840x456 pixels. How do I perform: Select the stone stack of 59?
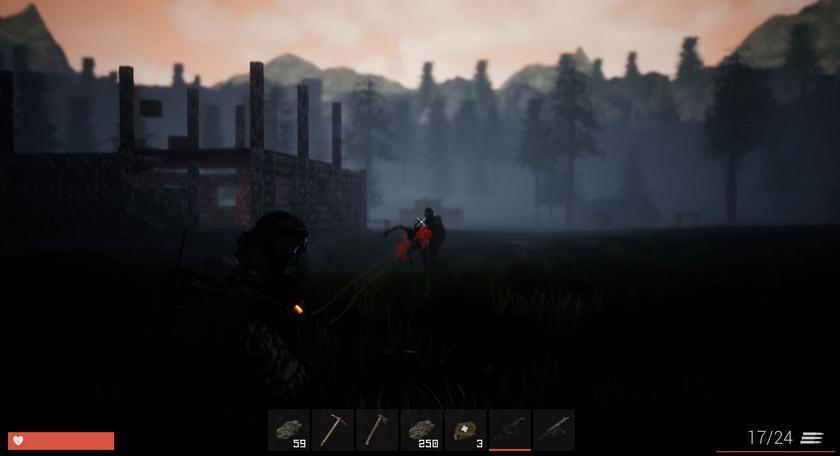pyautogui.click(x=289, y=429)
